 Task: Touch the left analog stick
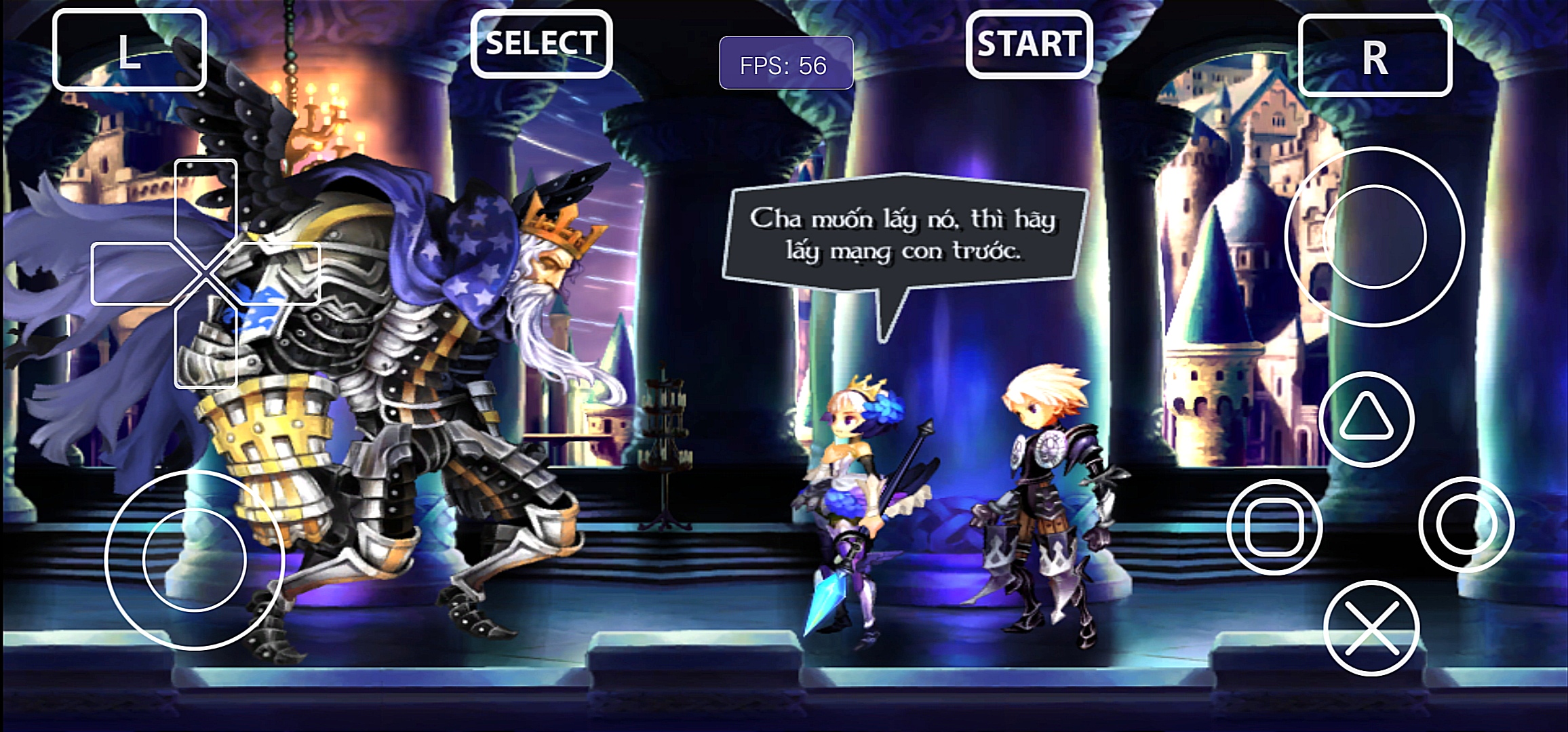195,560
